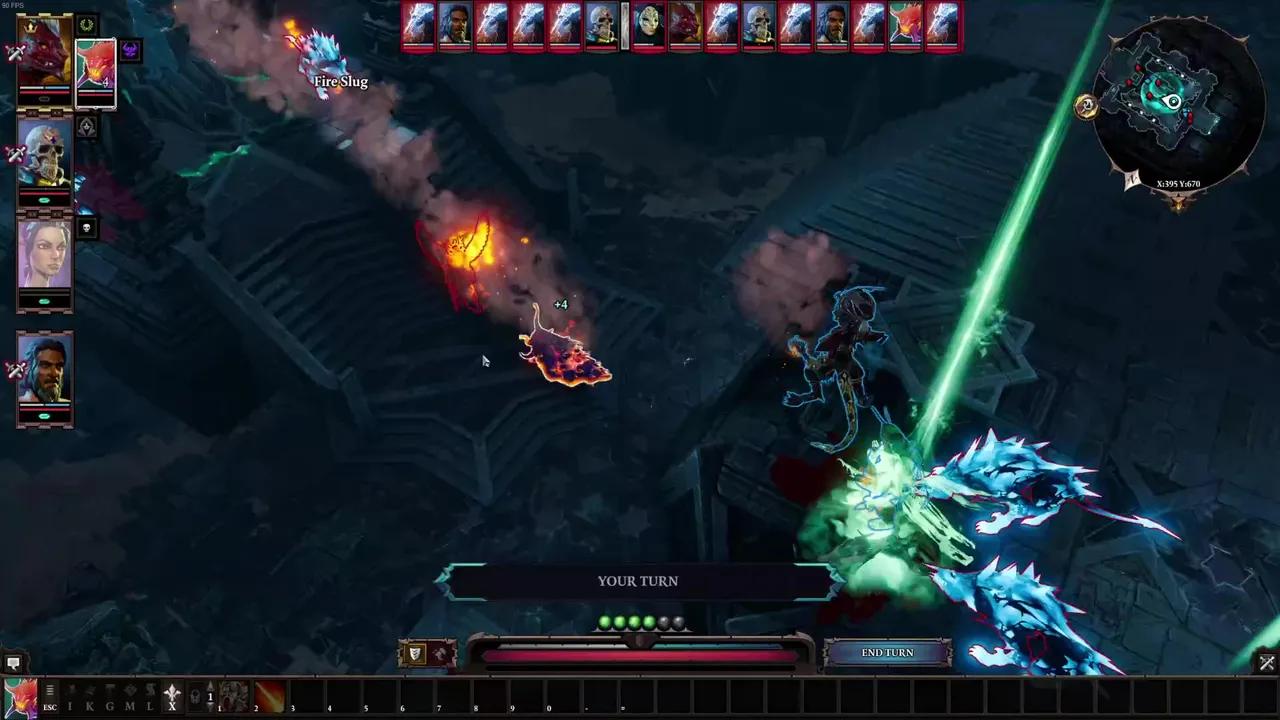Viewport: 1280px width, 720px height.
Task: Toggle the shield stance icon above hotbar
Action: [415, 654]
